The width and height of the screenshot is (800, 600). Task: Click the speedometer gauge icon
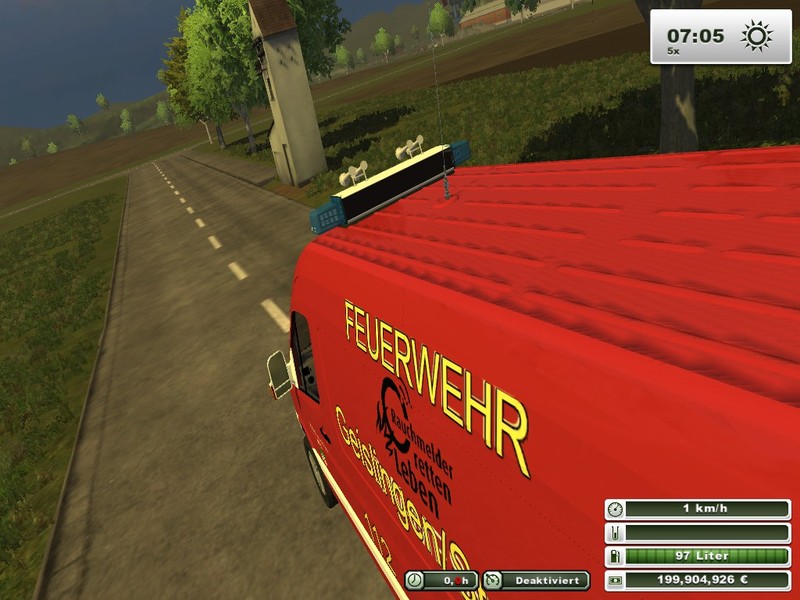click(614, 509)
